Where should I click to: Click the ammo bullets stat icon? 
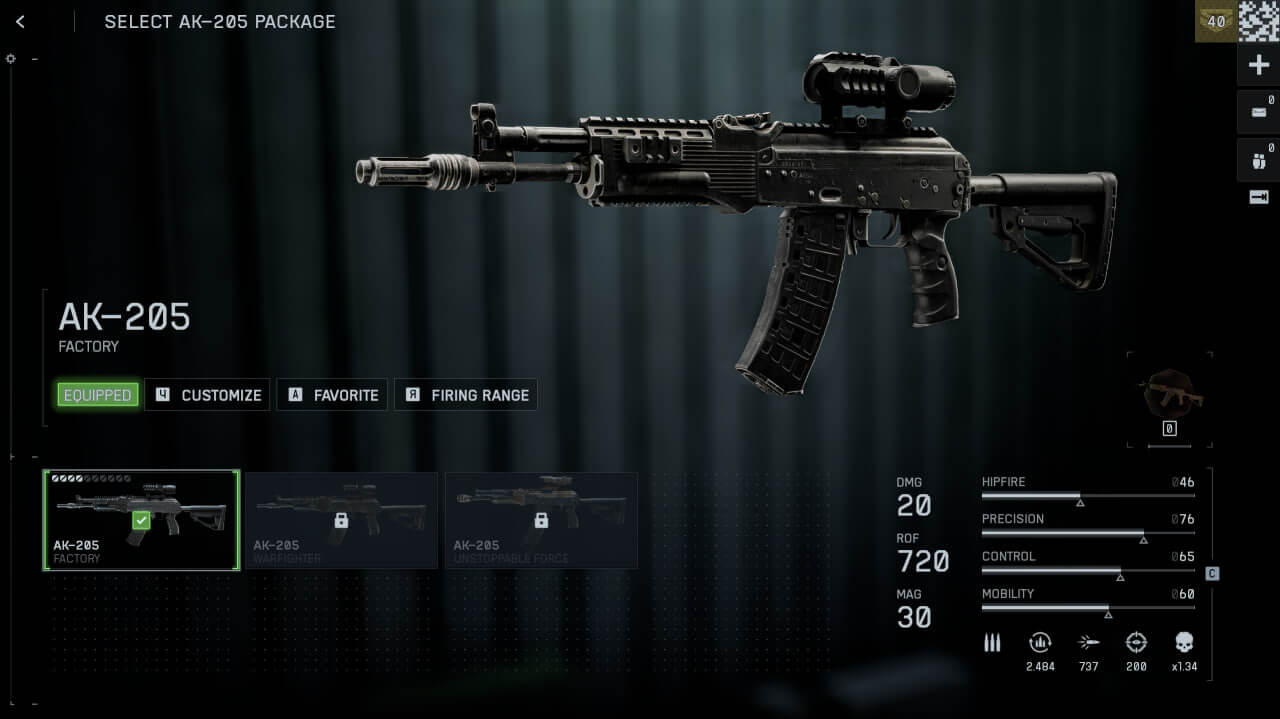pyautogui.click(x=992, y=643)
